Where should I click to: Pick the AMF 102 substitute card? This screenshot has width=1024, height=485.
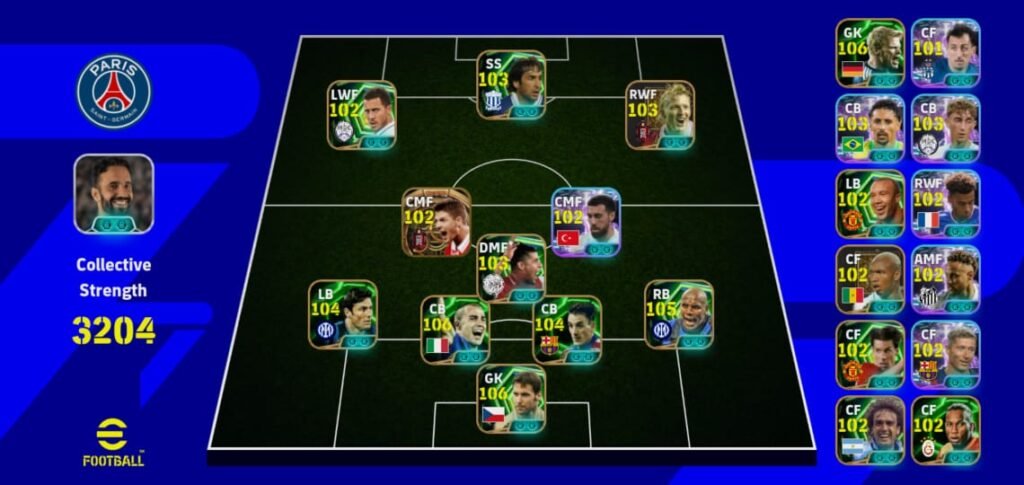point(945,279)
